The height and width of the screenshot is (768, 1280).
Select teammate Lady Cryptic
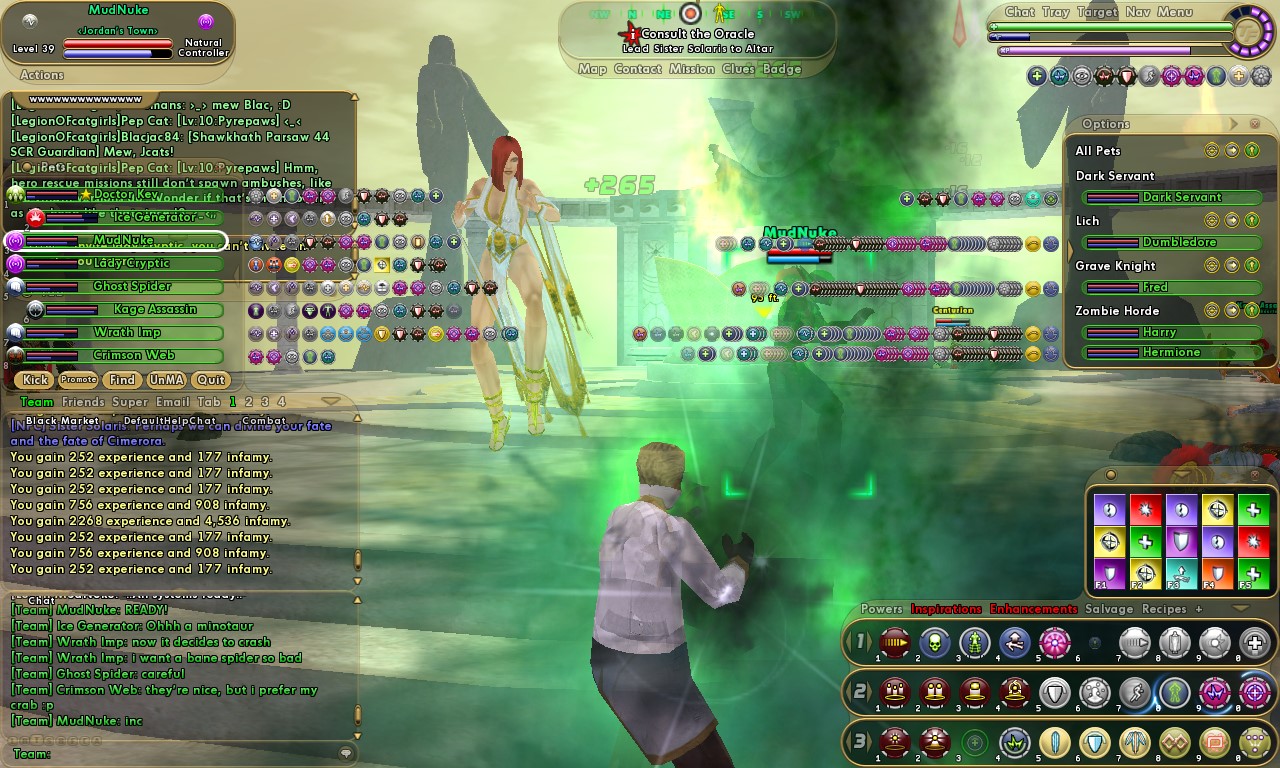click(x=132, y=263)
